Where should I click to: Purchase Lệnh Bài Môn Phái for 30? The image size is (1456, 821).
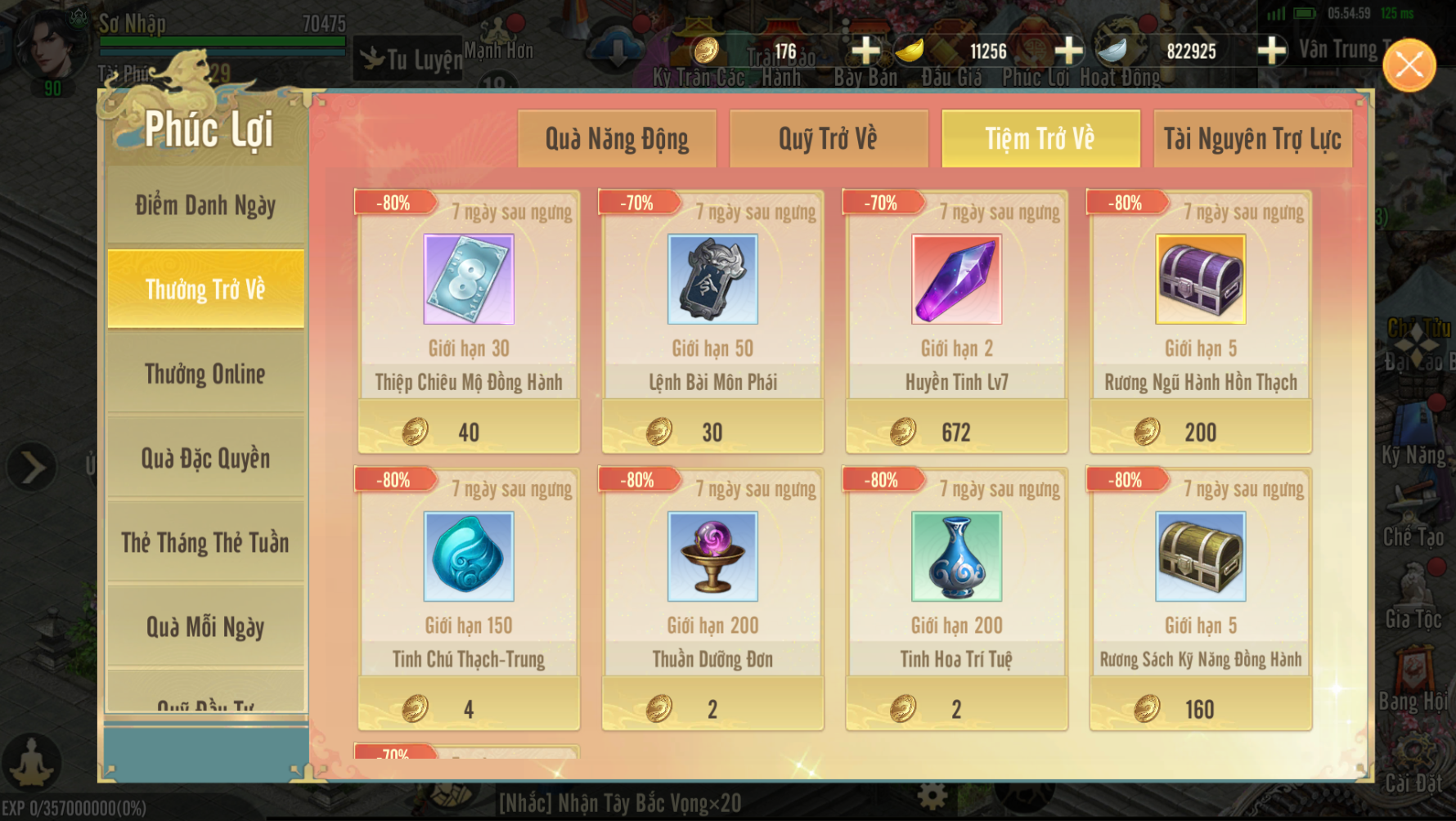pyautogui.click(x=712, y=432)
